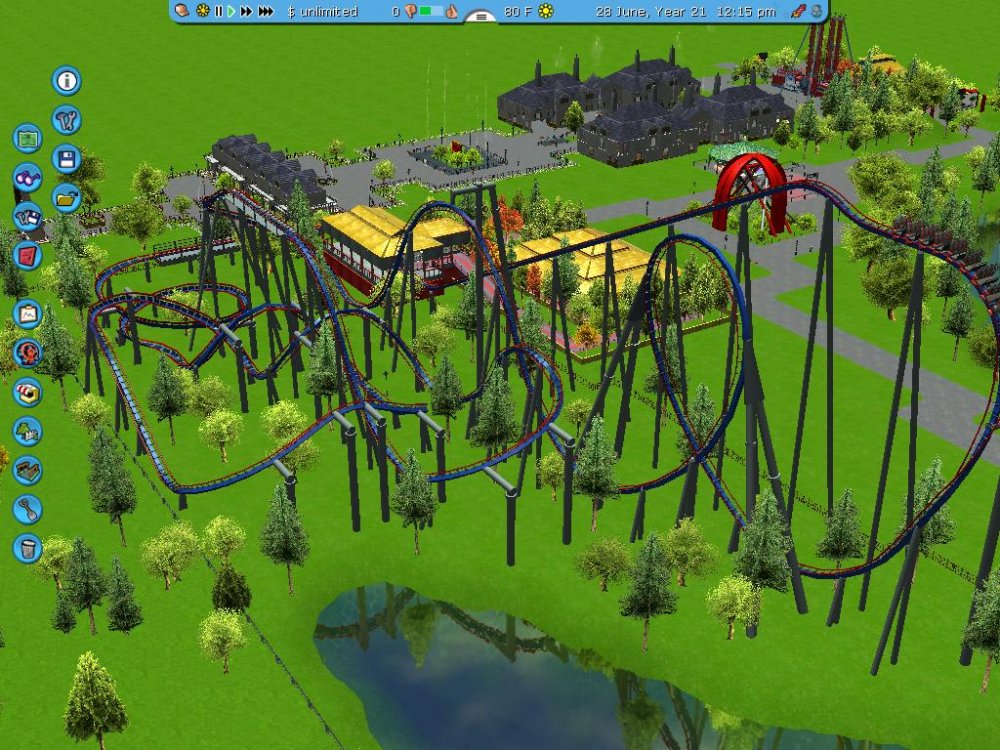
Task: Set game speed to normal play
Action: coord(231,11)
